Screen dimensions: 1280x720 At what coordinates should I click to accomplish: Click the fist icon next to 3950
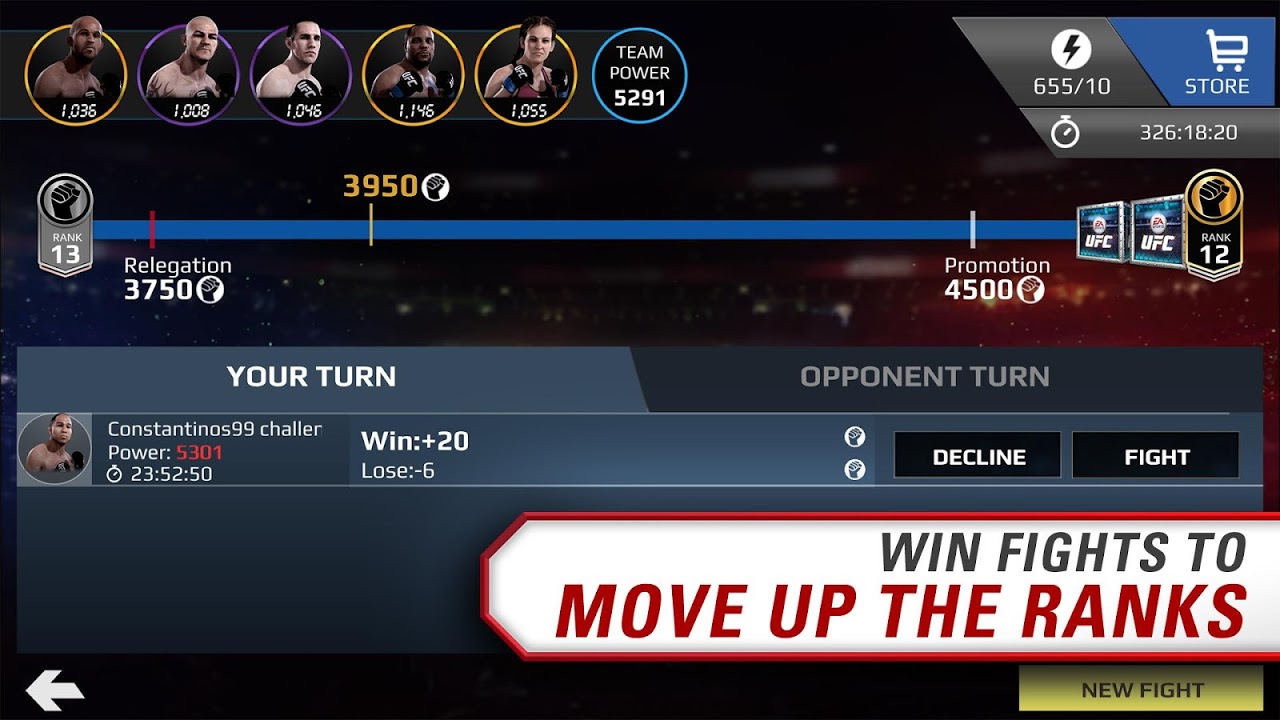(x=434, y=185)
